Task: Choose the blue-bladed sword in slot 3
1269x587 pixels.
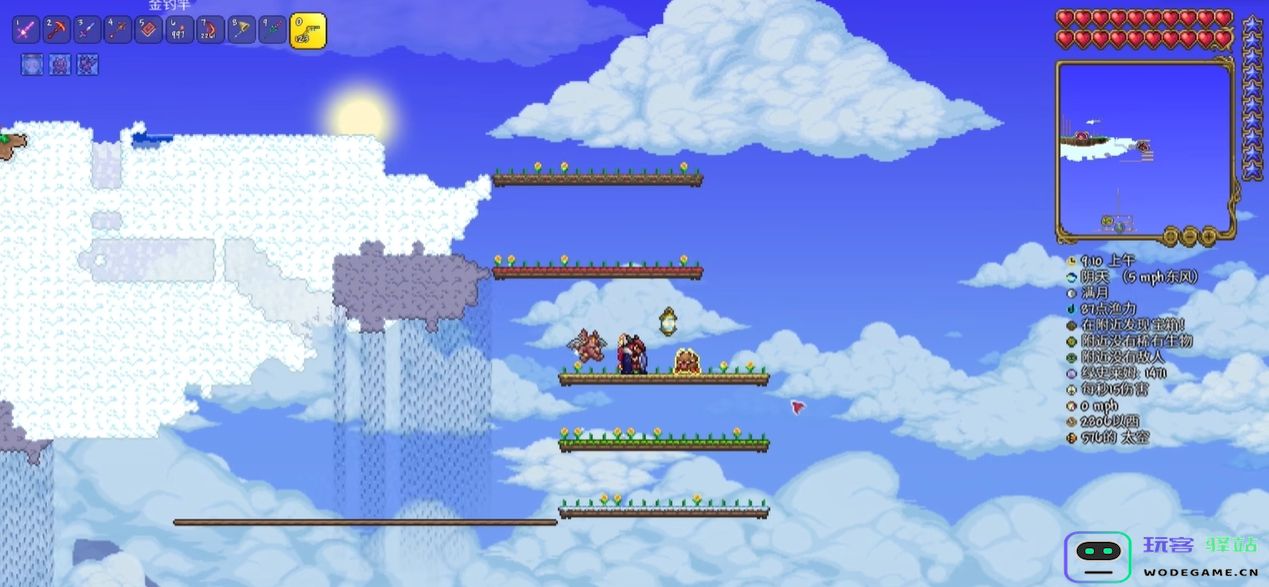Action: 87,30
